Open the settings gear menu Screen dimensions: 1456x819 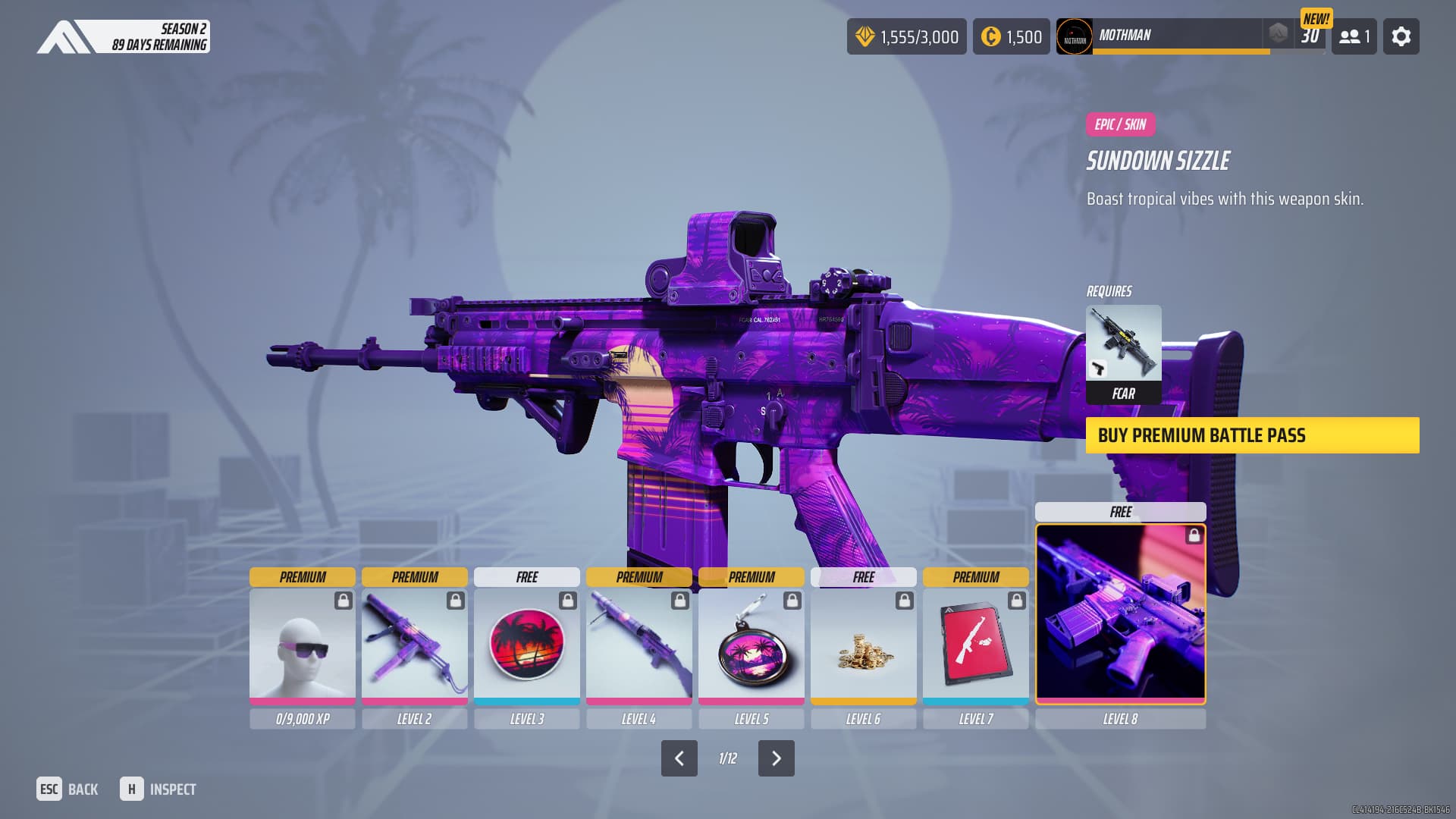pos(1401,36)
